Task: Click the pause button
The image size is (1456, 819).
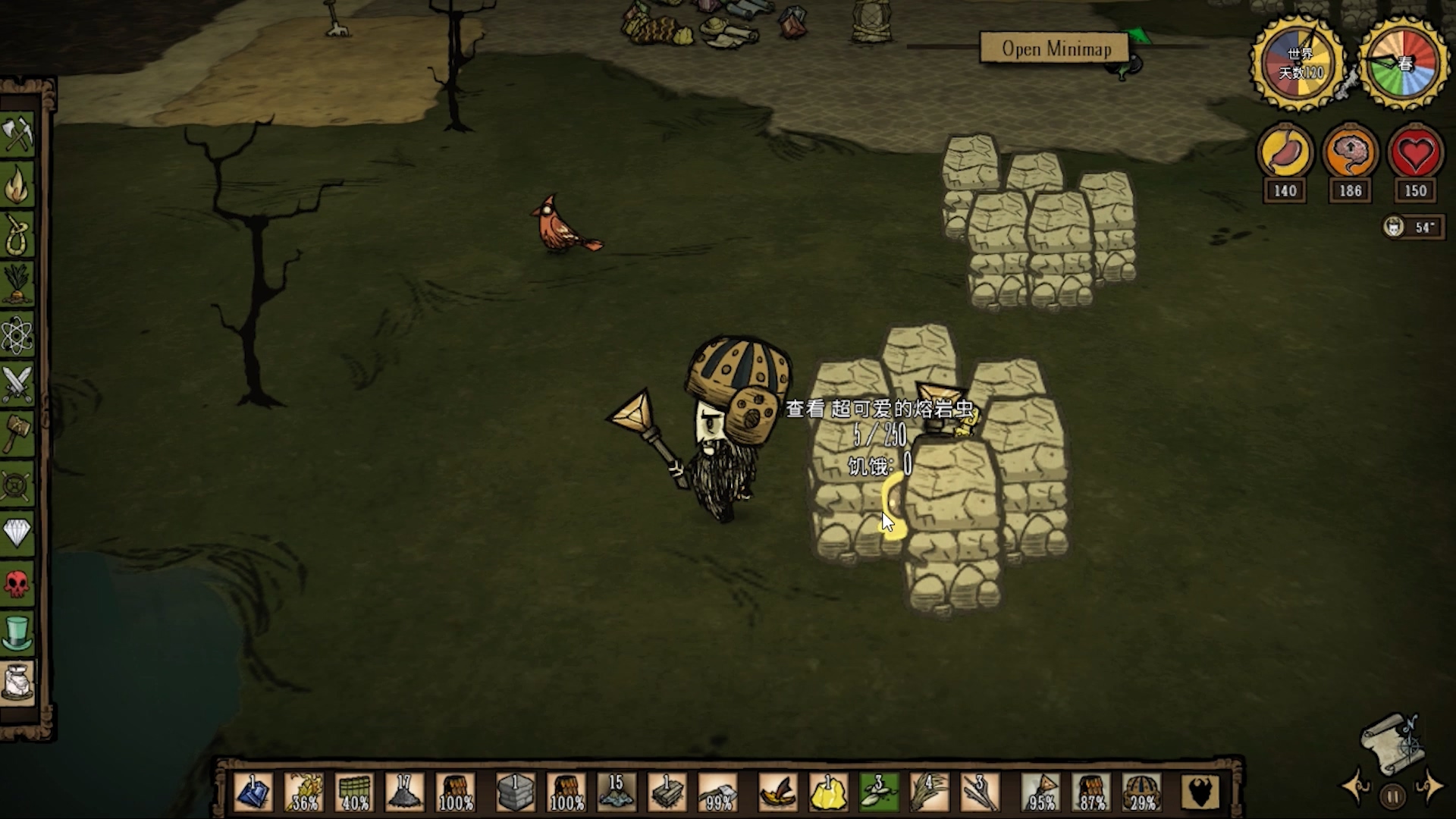Action: (x=1392, y=796)
